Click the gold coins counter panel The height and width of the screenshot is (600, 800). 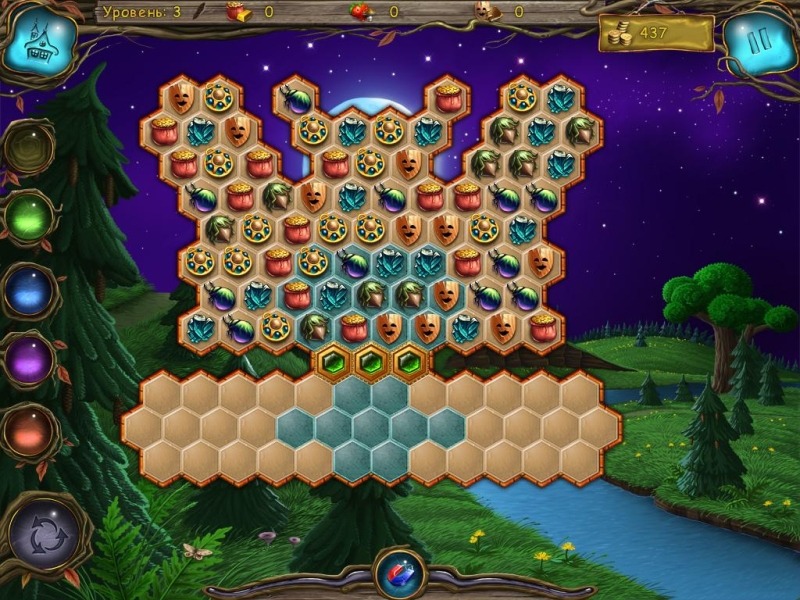pyautogui.click(x=655, y=34)
